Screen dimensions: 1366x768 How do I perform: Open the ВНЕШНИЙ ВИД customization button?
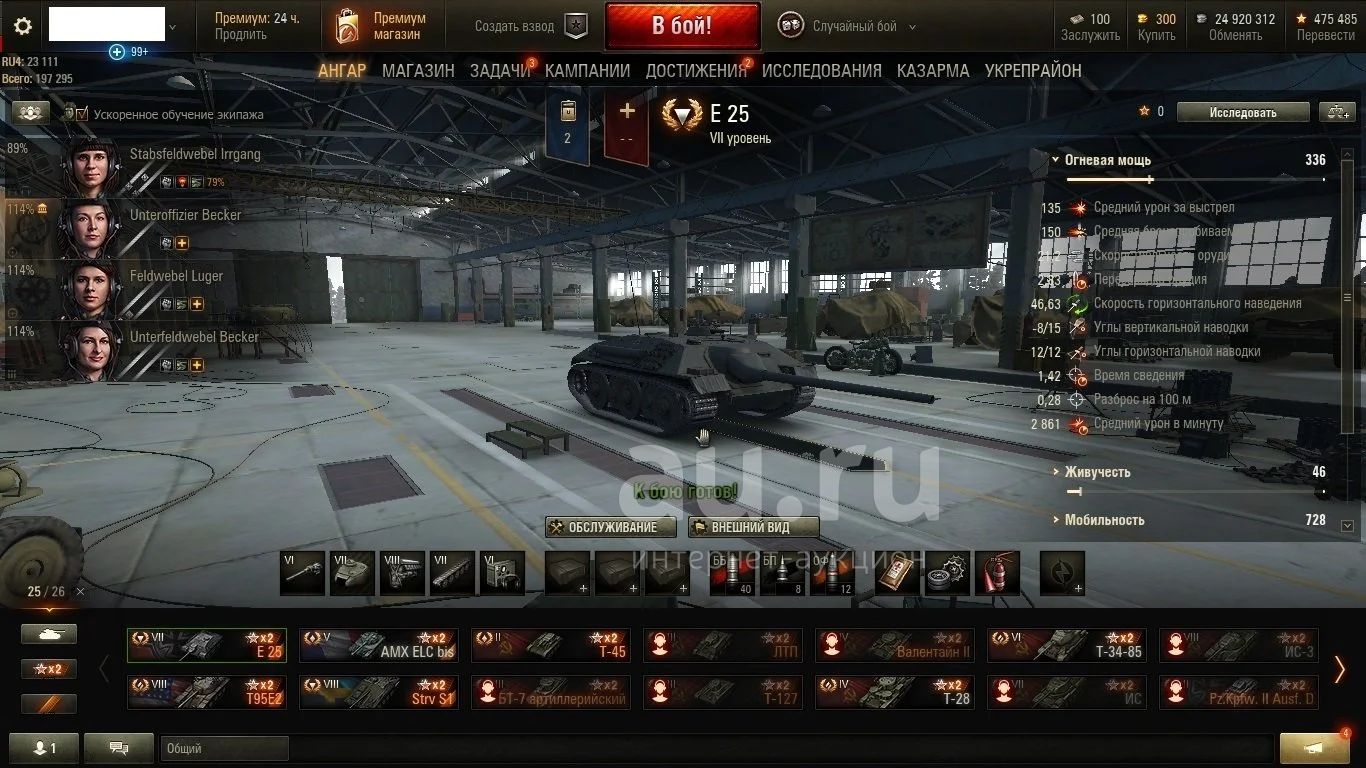753,527
